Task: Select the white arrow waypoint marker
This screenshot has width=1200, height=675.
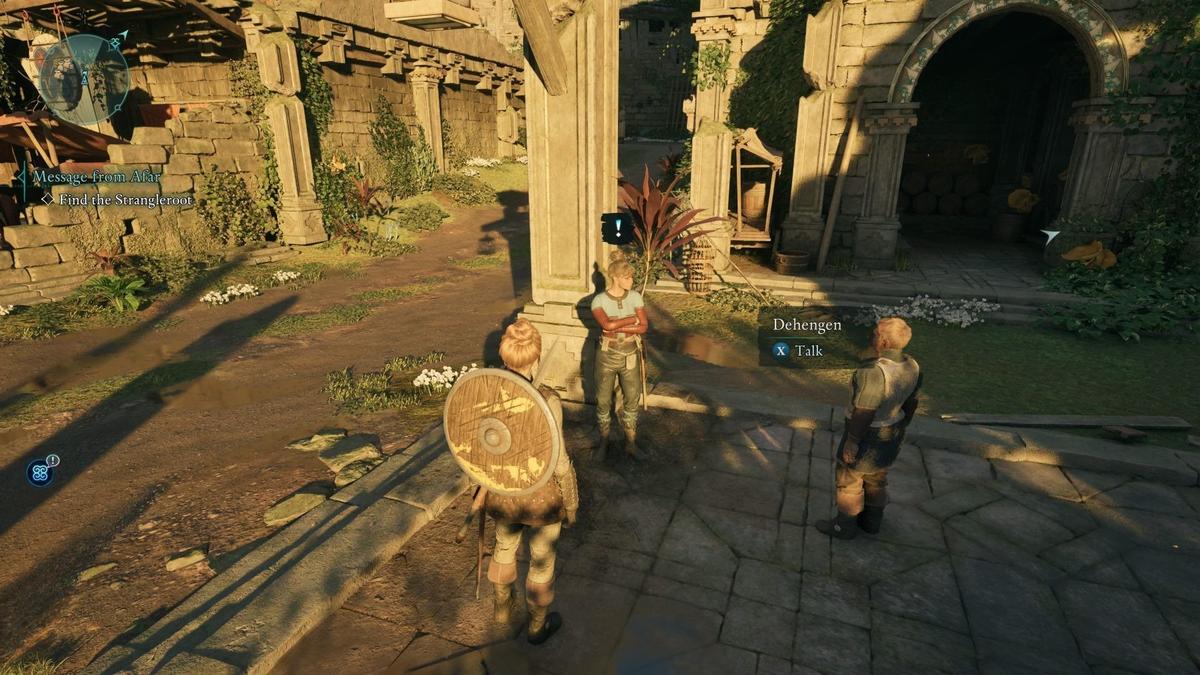Action: click(x=1049, y=237)
